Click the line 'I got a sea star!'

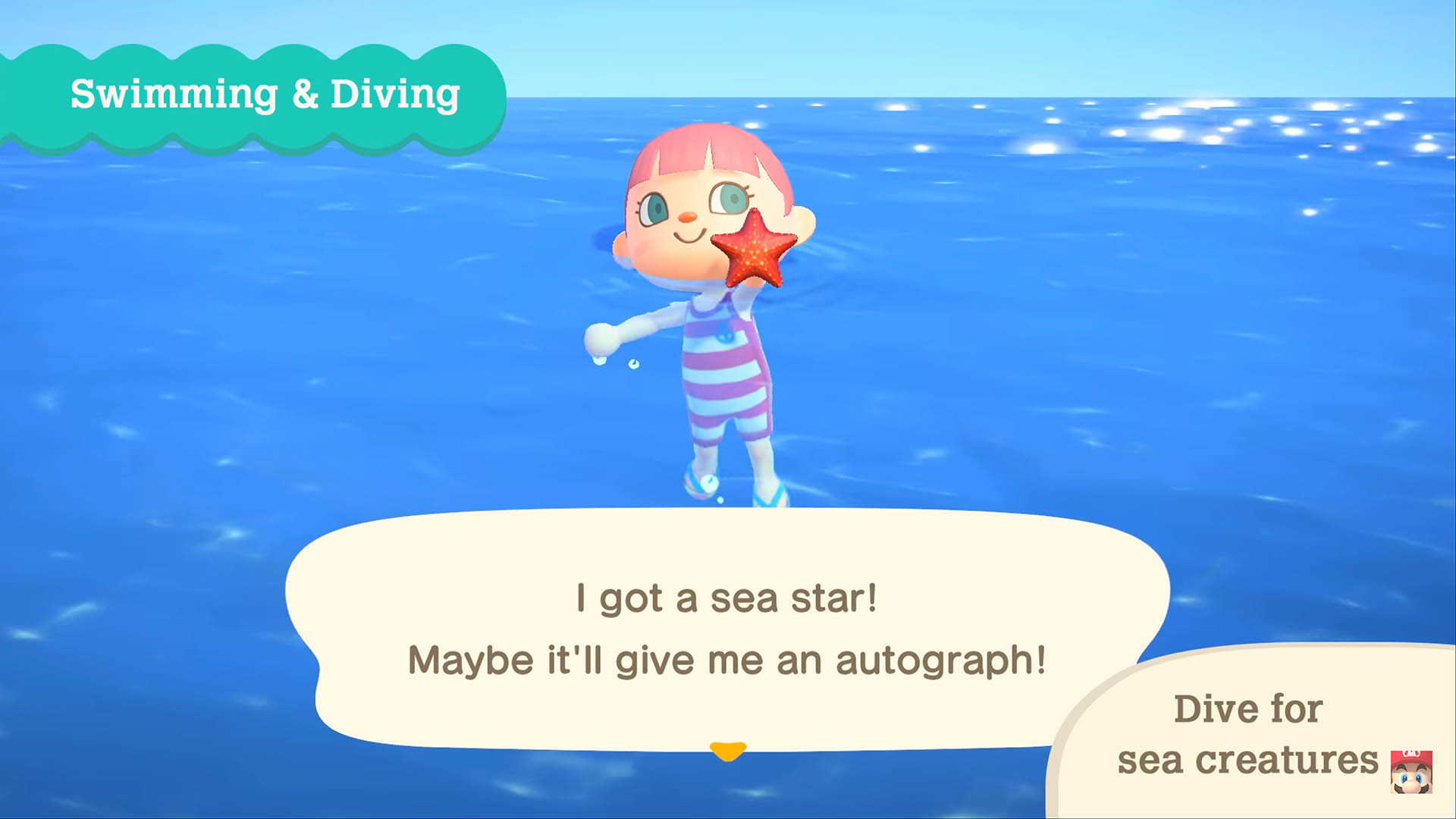tap(728, 599)
